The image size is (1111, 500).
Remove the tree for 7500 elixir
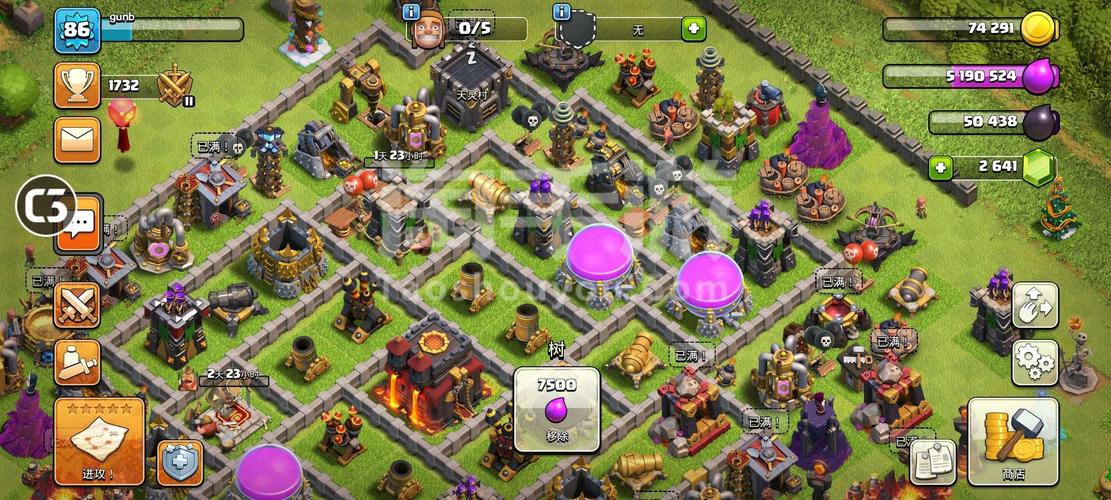point(556,410)
